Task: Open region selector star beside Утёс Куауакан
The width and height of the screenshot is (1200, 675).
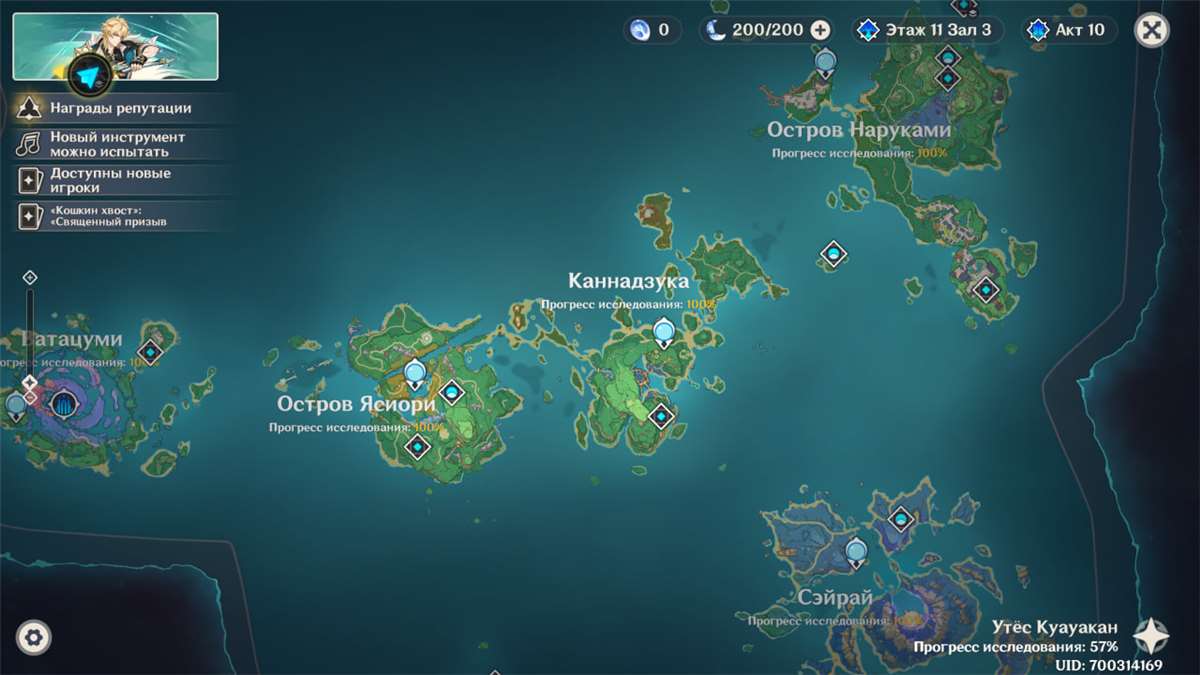Action: pyautogui.click(x=1152, y=633)
